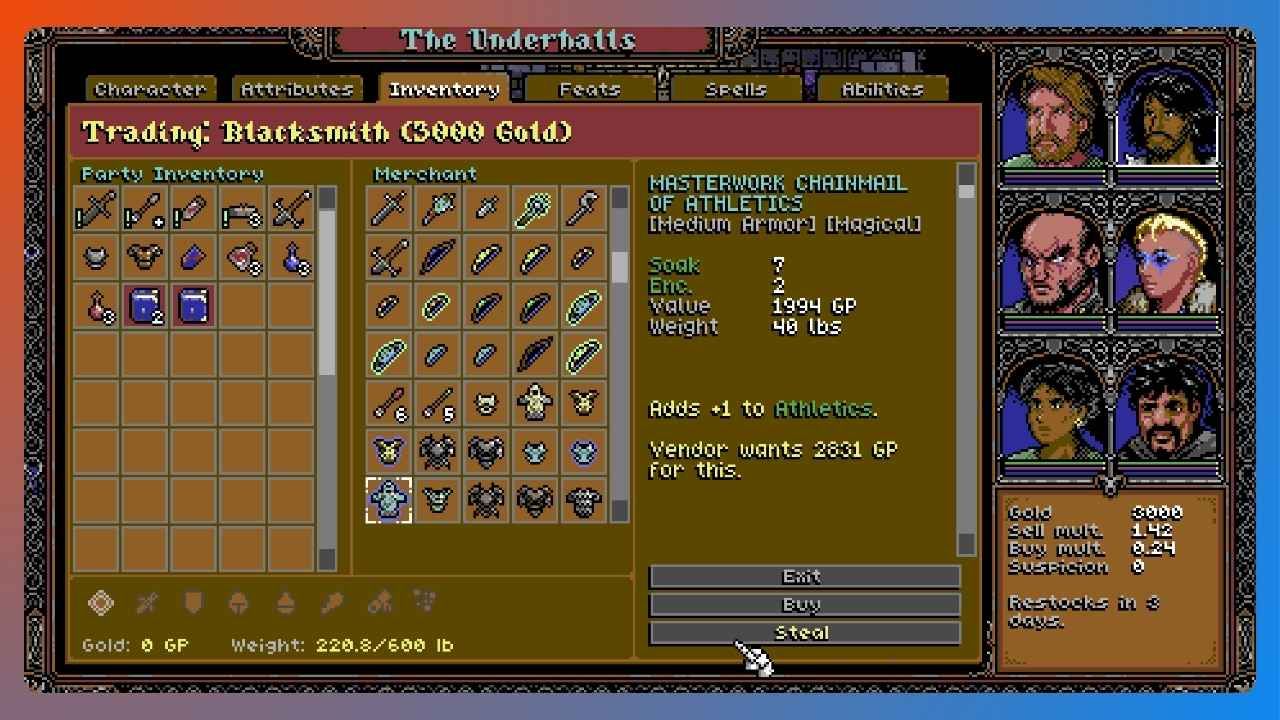
Task: Go to the Spells tab
Action: 736,89
